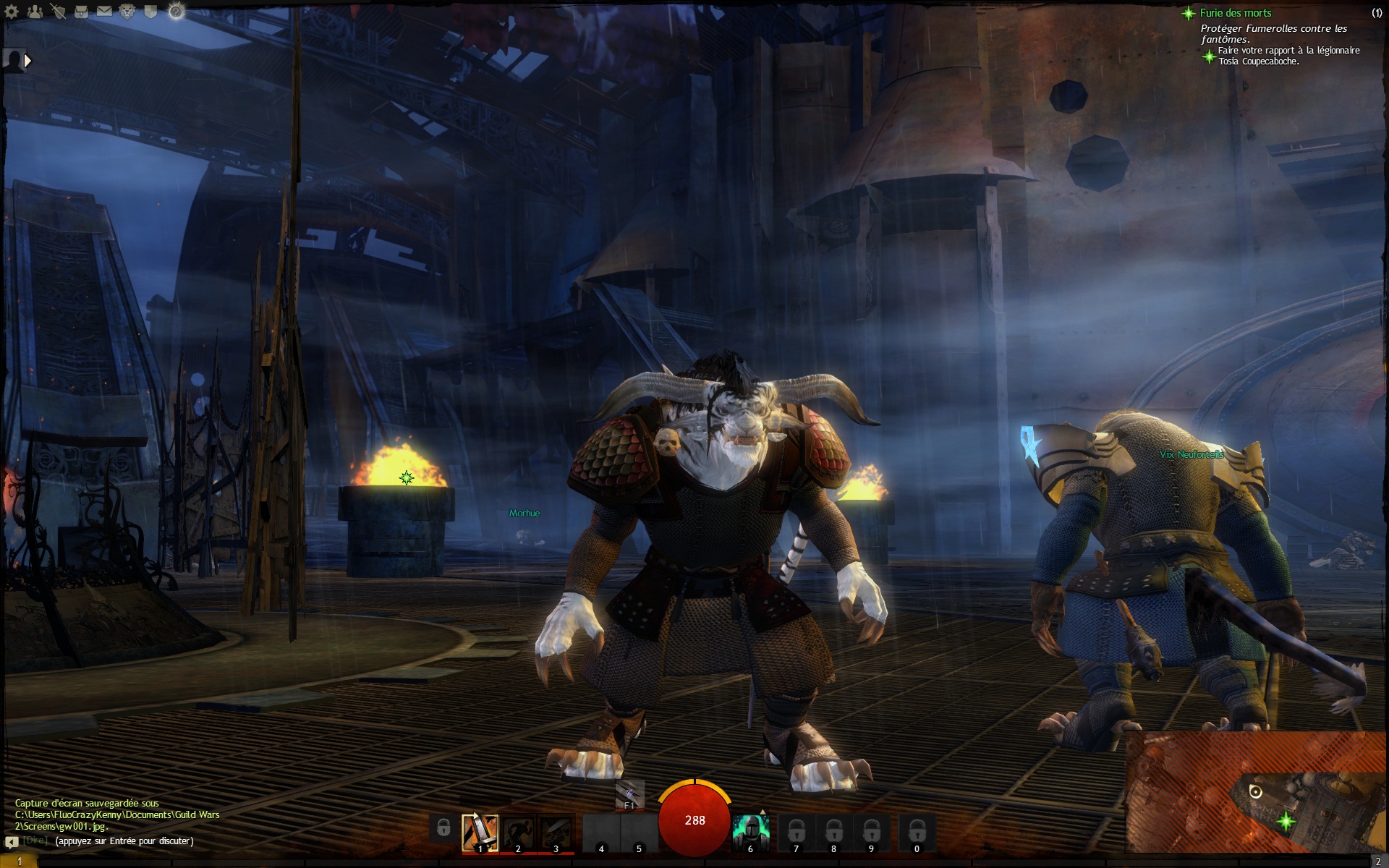Select the Furie des morts objective
1389x868 pixels.
1235,13
